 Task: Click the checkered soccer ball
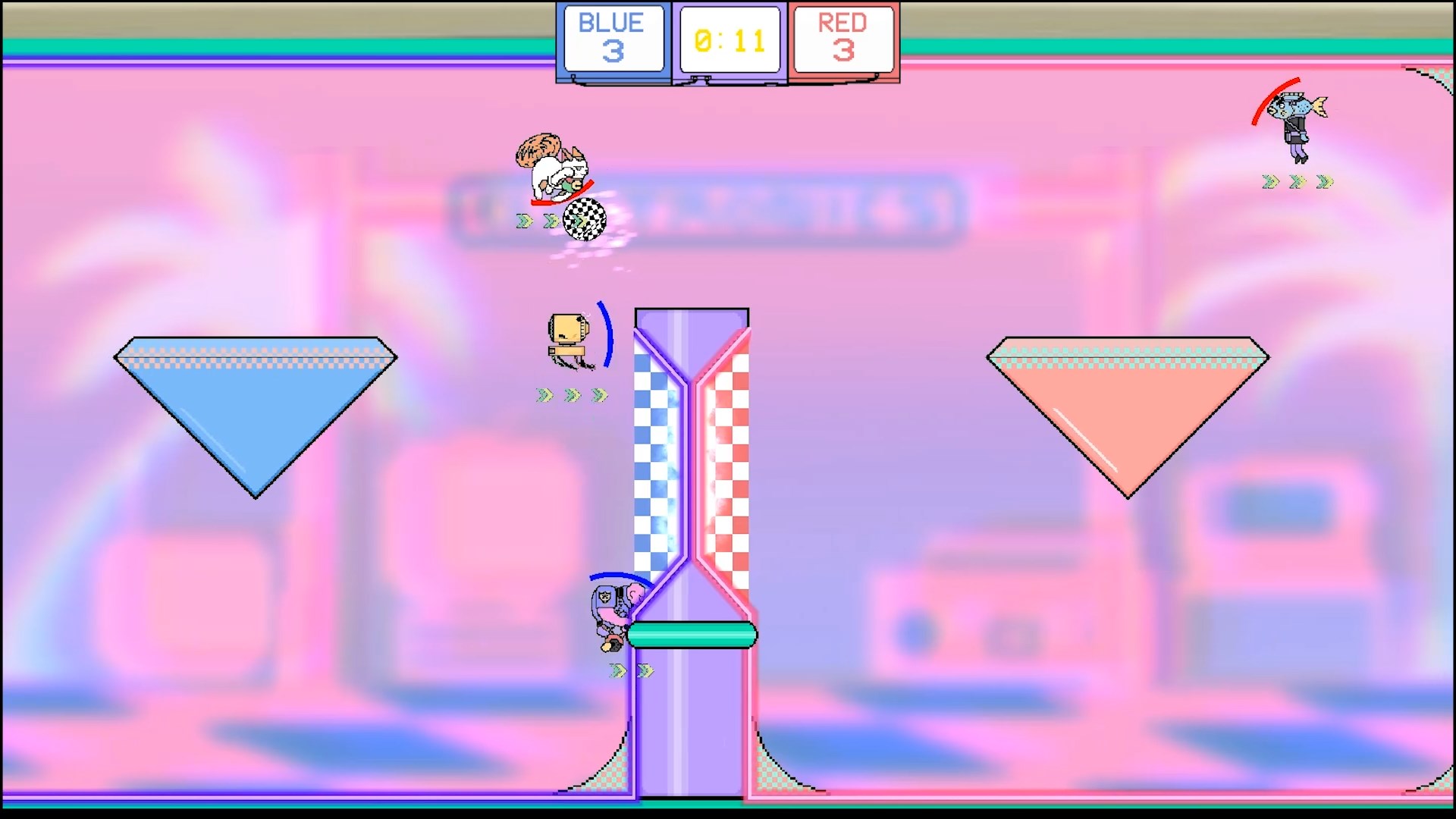584,218
